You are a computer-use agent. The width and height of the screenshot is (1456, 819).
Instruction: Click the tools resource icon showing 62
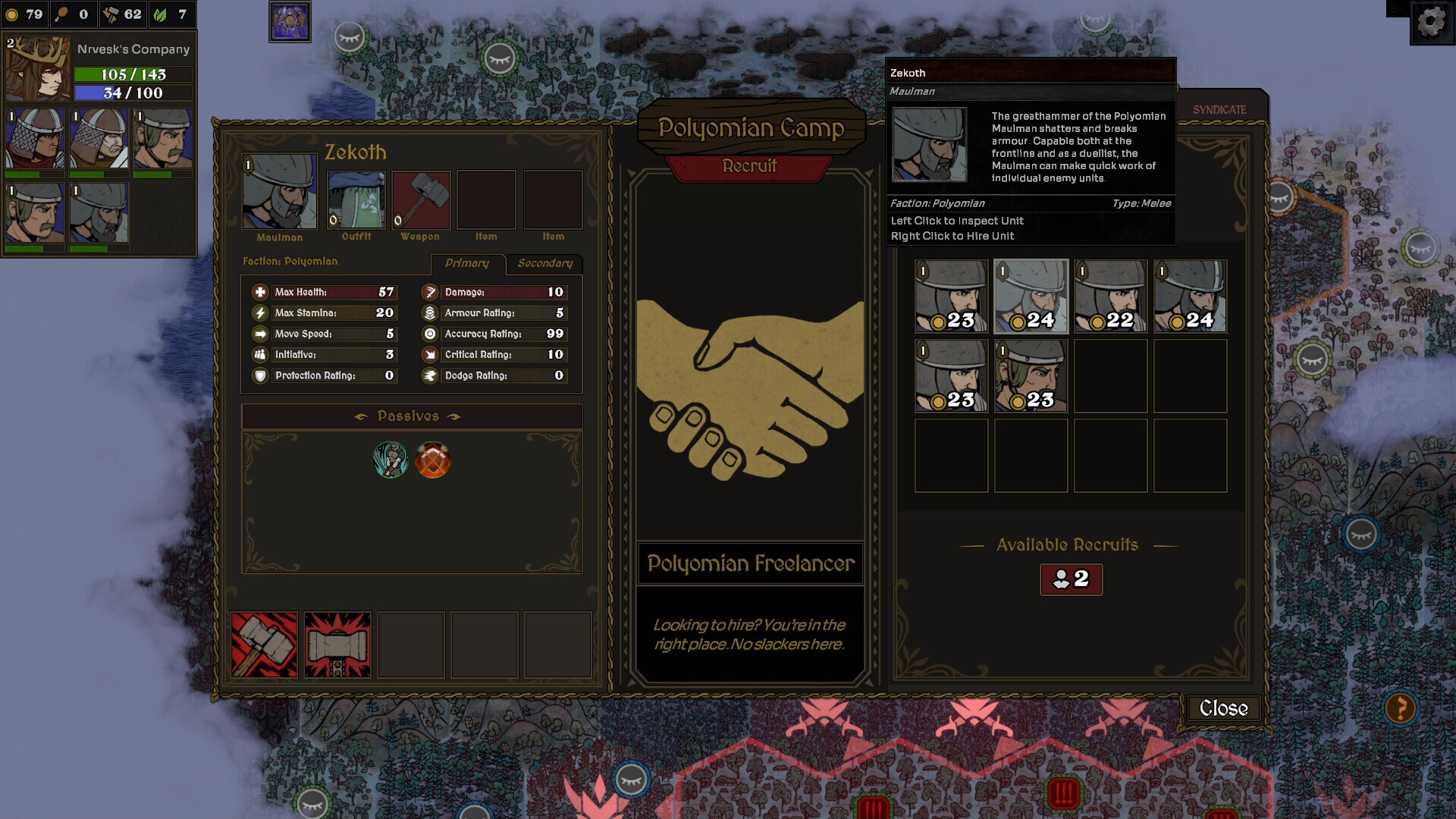[x=108, y=13]
